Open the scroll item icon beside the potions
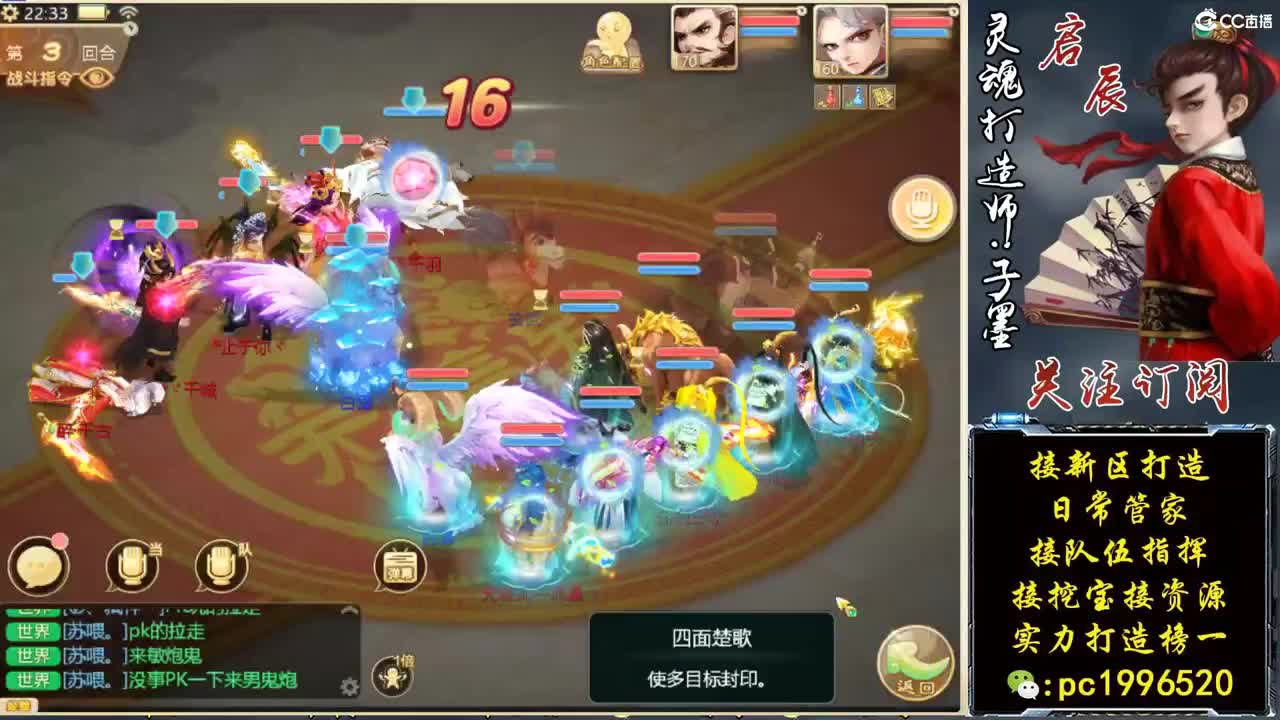This screenshot has height=720, width=1280. [882, 97]
